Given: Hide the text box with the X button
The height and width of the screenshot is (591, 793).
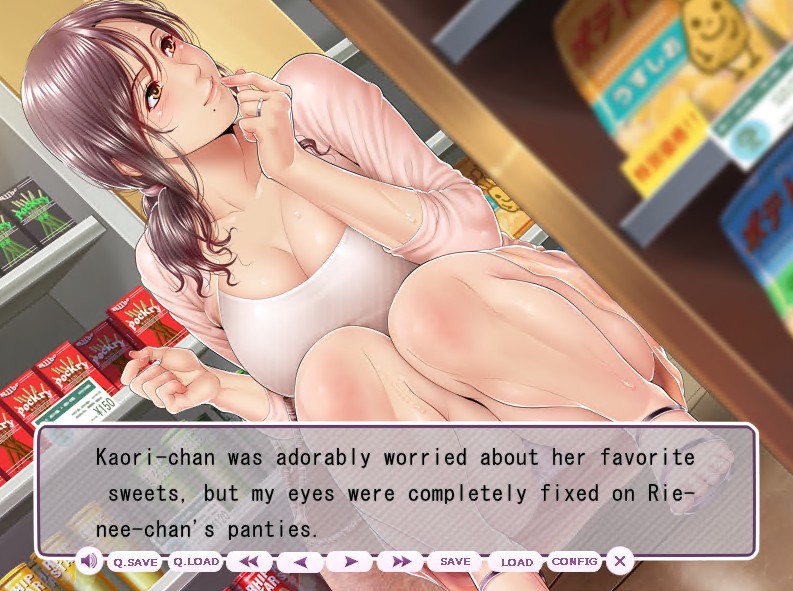Looking at the screenshot, I should (620, 561).
